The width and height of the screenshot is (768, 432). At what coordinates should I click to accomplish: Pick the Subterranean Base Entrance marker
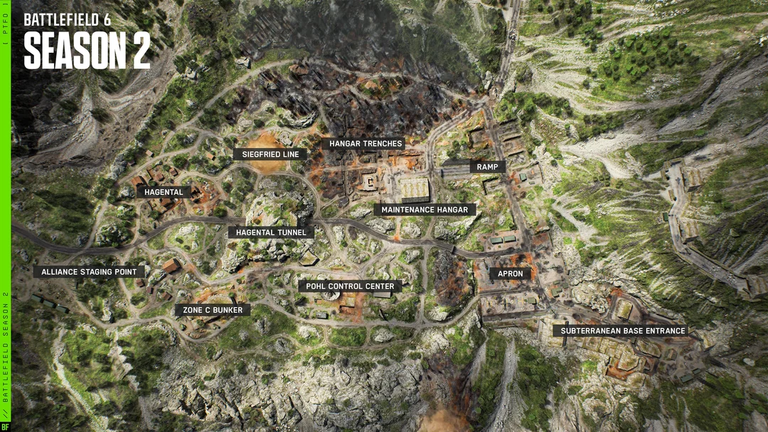tap(621, 330)
